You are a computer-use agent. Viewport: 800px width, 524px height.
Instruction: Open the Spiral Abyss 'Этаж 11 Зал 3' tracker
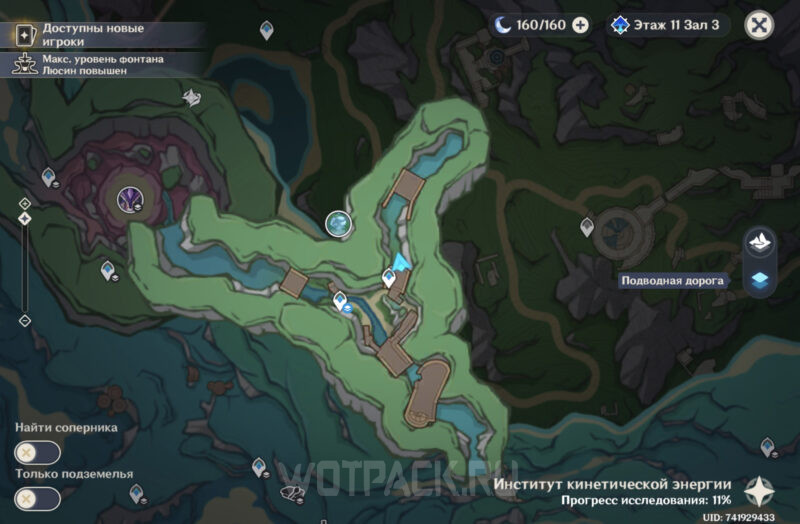[669, 25]
